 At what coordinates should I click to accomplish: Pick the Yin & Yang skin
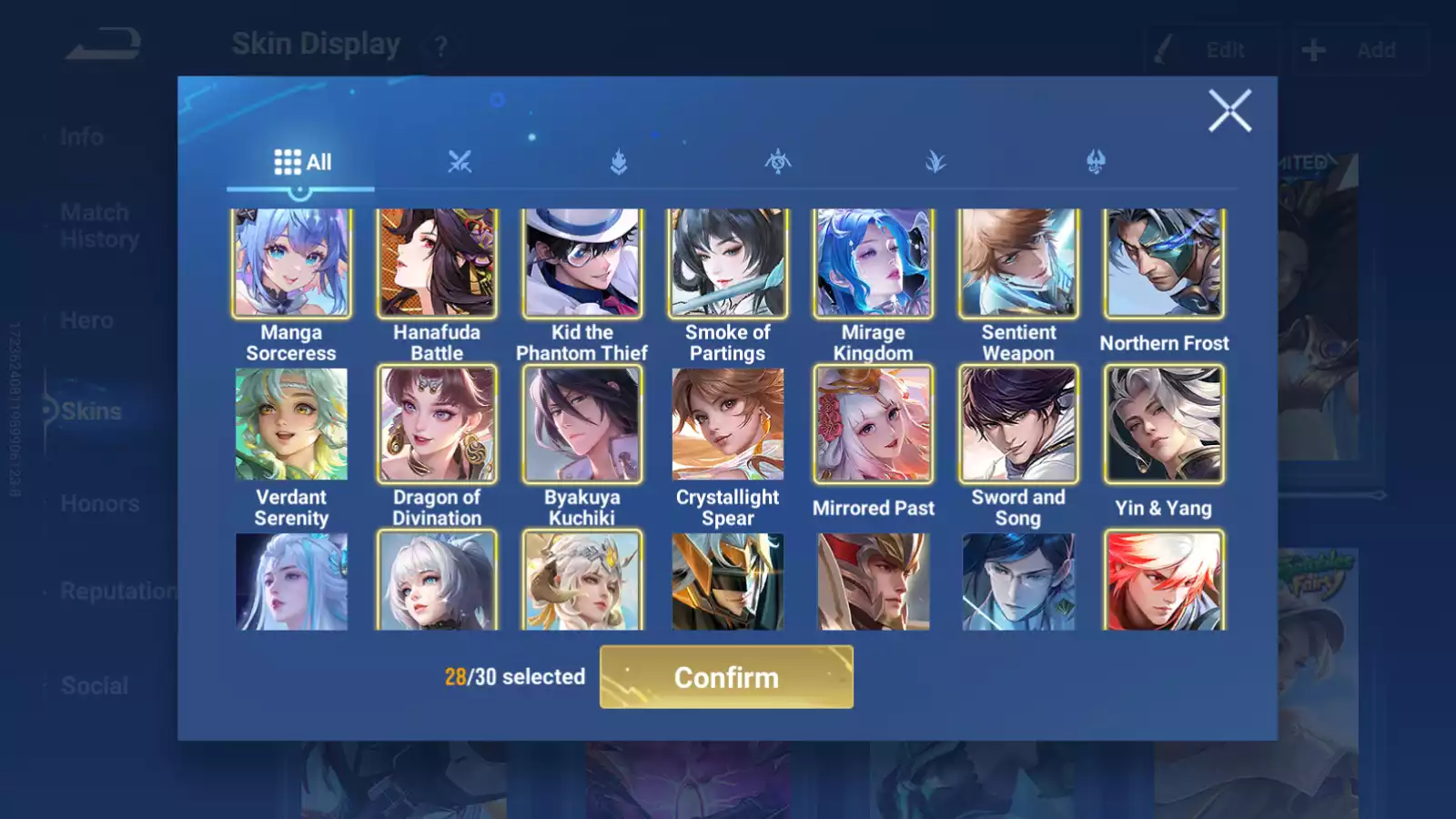[x=1164, y=424]
